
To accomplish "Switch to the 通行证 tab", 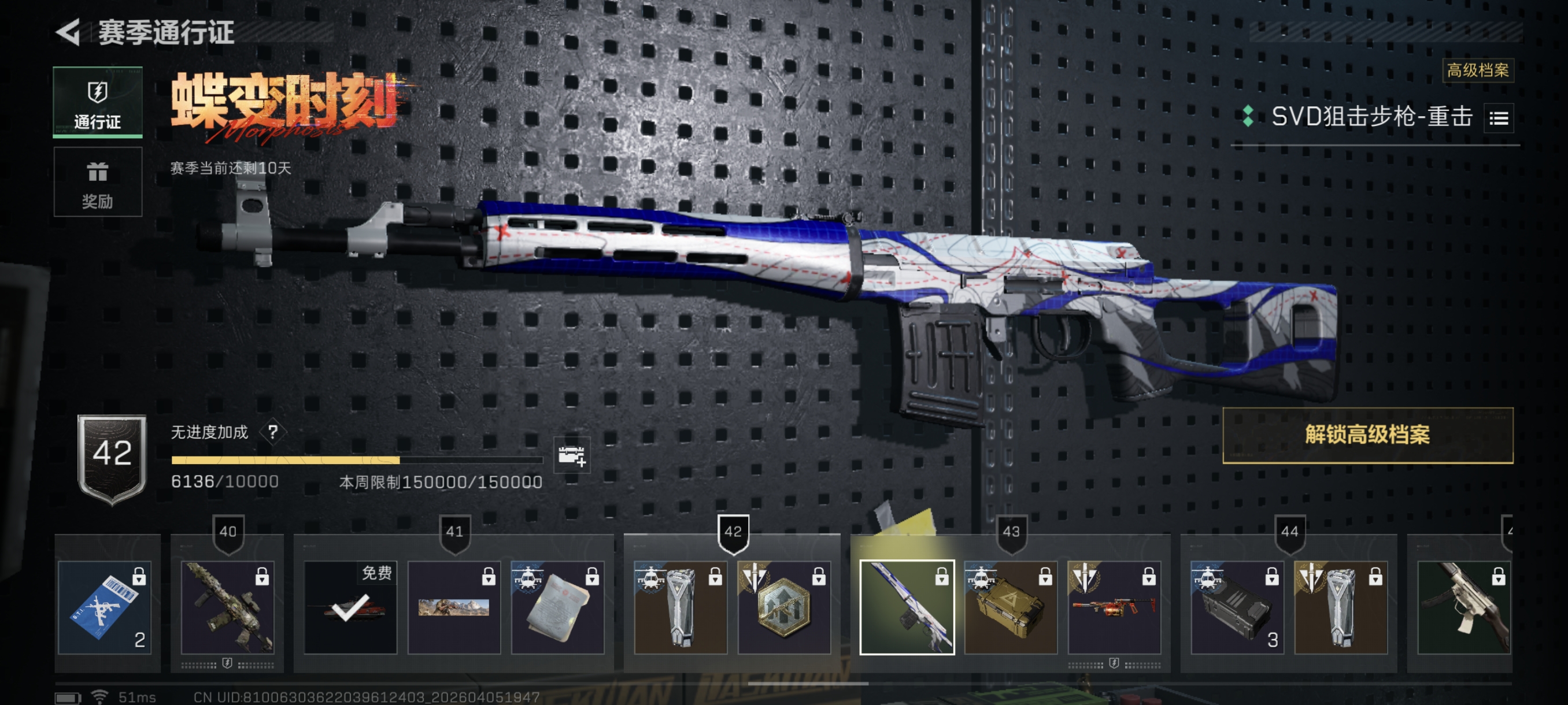I will click(x=97, y=102).
